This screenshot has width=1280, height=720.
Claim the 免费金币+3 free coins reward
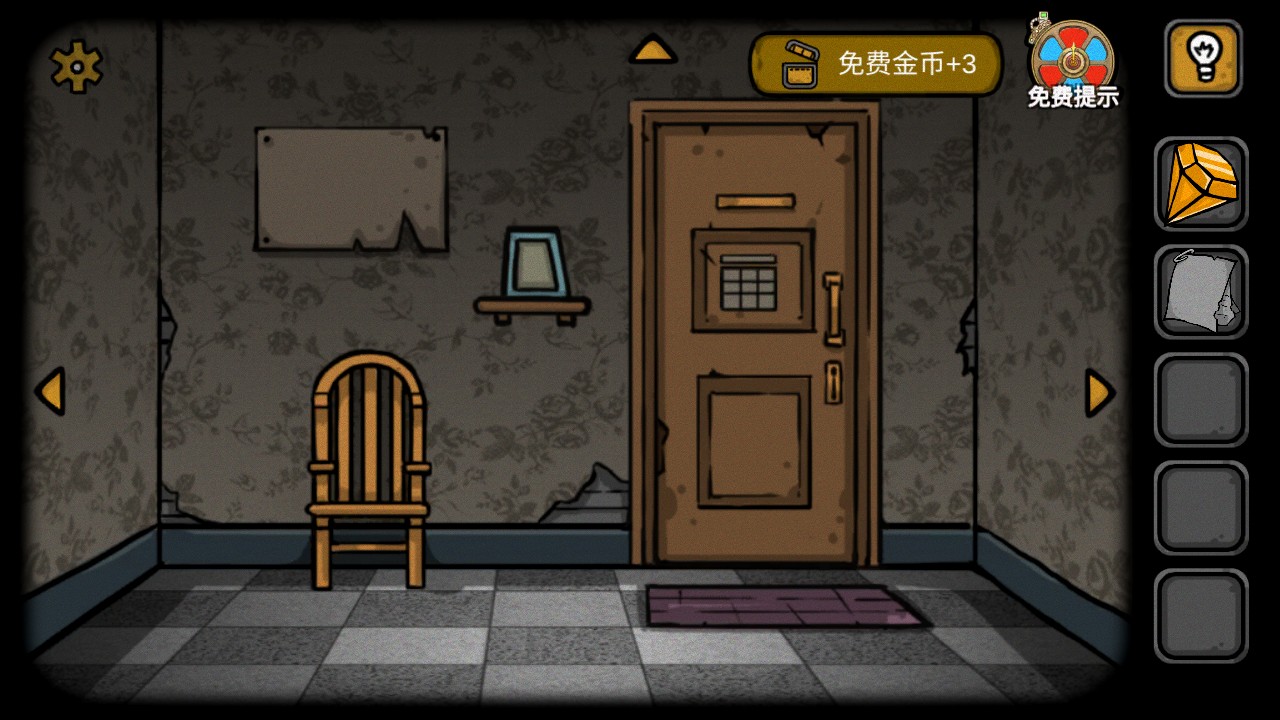(890, 63)
